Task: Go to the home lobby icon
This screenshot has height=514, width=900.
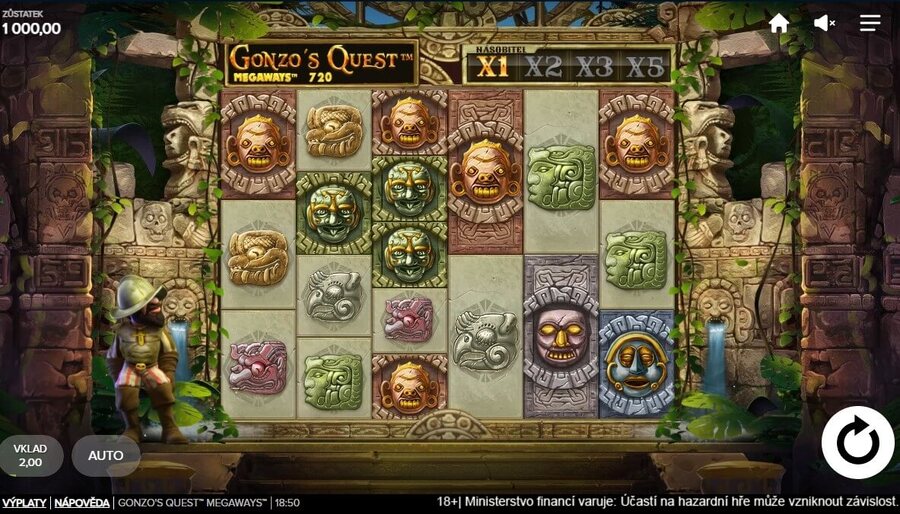Action: click(779, 23)
